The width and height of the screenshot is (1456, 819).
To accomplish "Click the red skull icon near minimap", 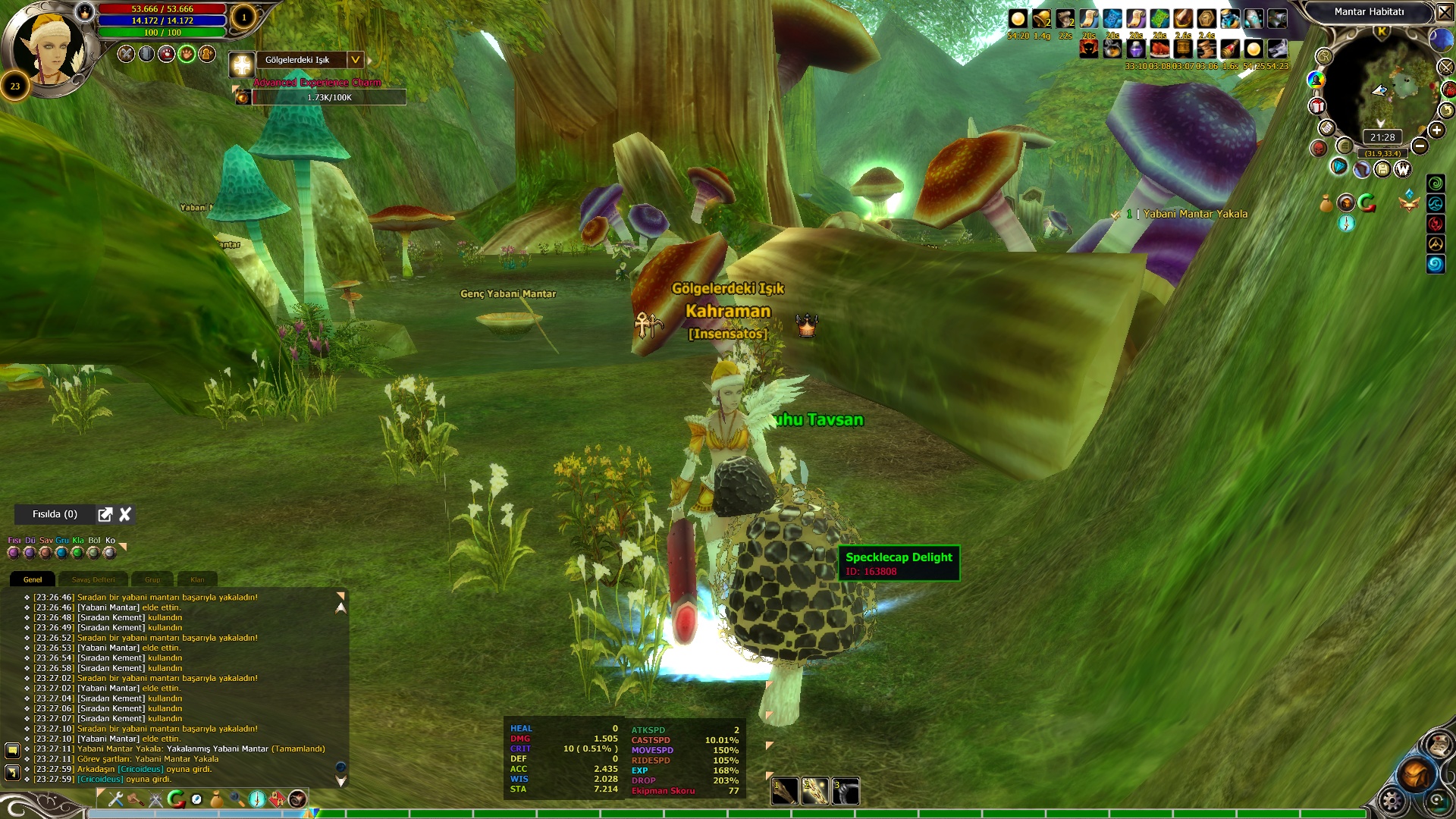I will pos(1319,148).
